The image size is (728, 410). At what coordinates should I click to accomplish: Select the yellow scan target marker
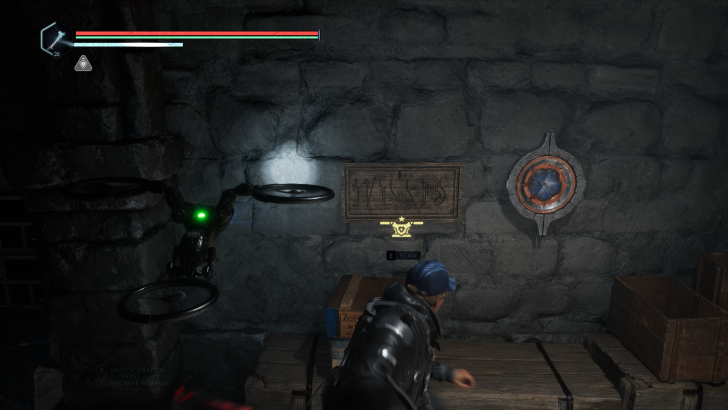point(402,230)
